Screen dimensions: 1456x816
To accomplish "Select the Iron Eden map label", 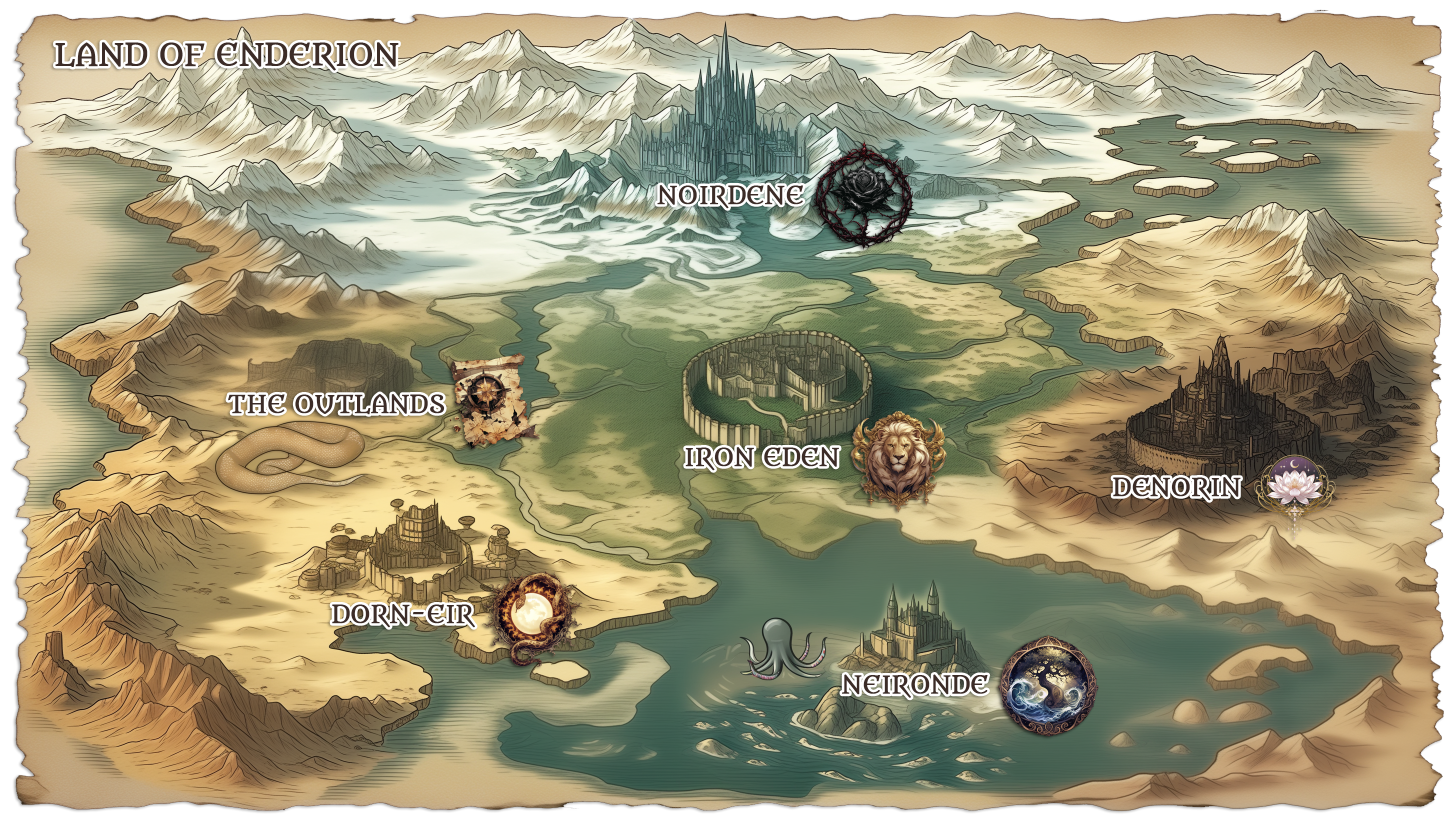I will point(761,457).
